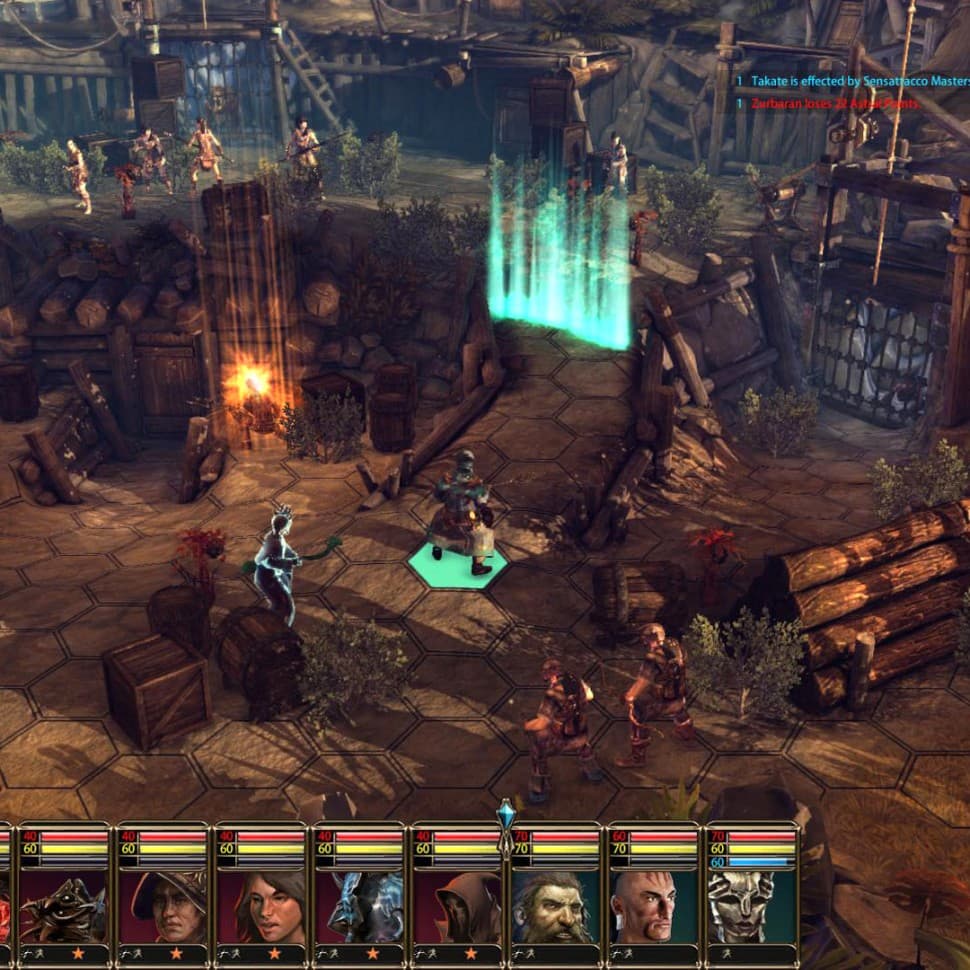Image resolution: width=970 pixels, height=970 pixels.
Task: Choose the bone-masked character portrait
Action: click(x=750, y=907)
